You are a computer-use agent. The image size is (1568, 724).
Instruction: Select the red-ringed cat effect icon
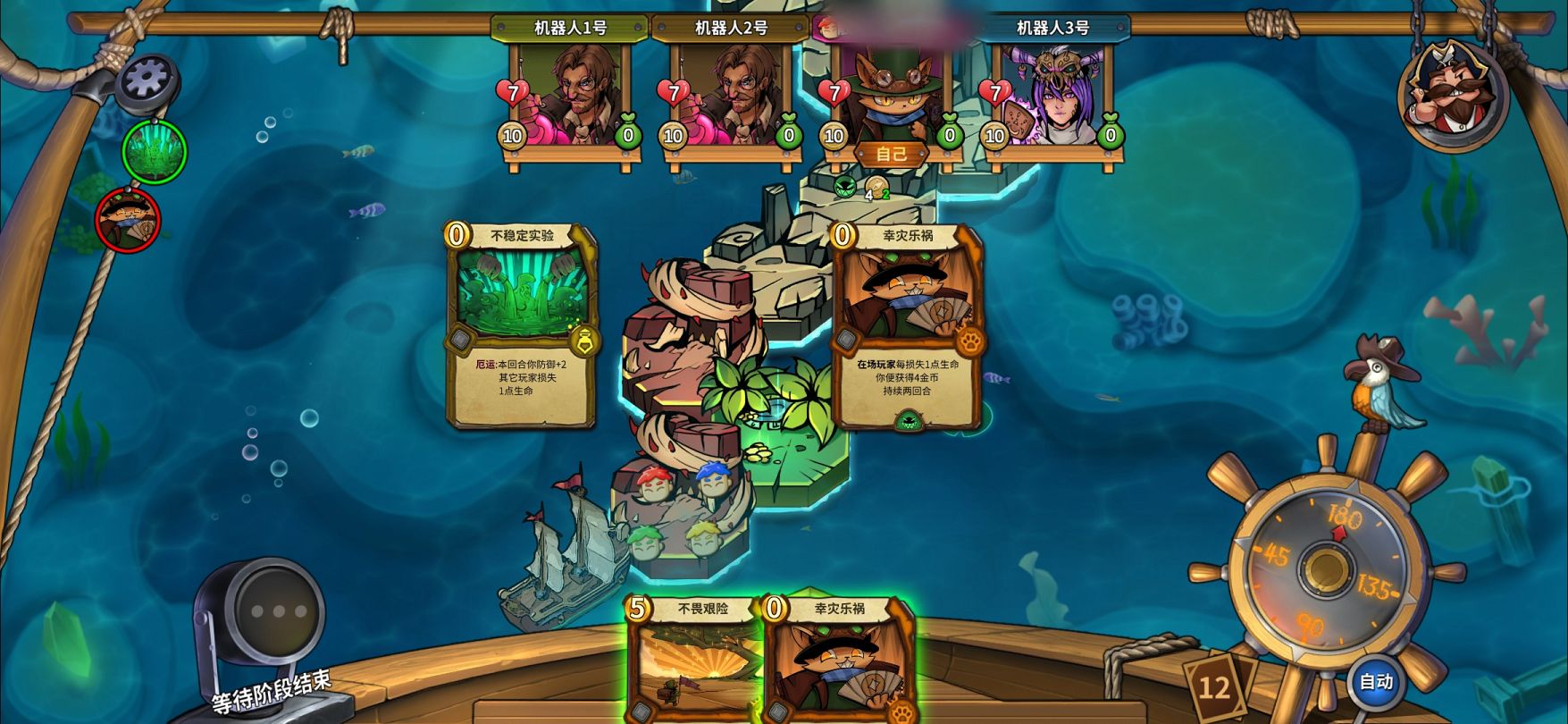pos(128,220)
